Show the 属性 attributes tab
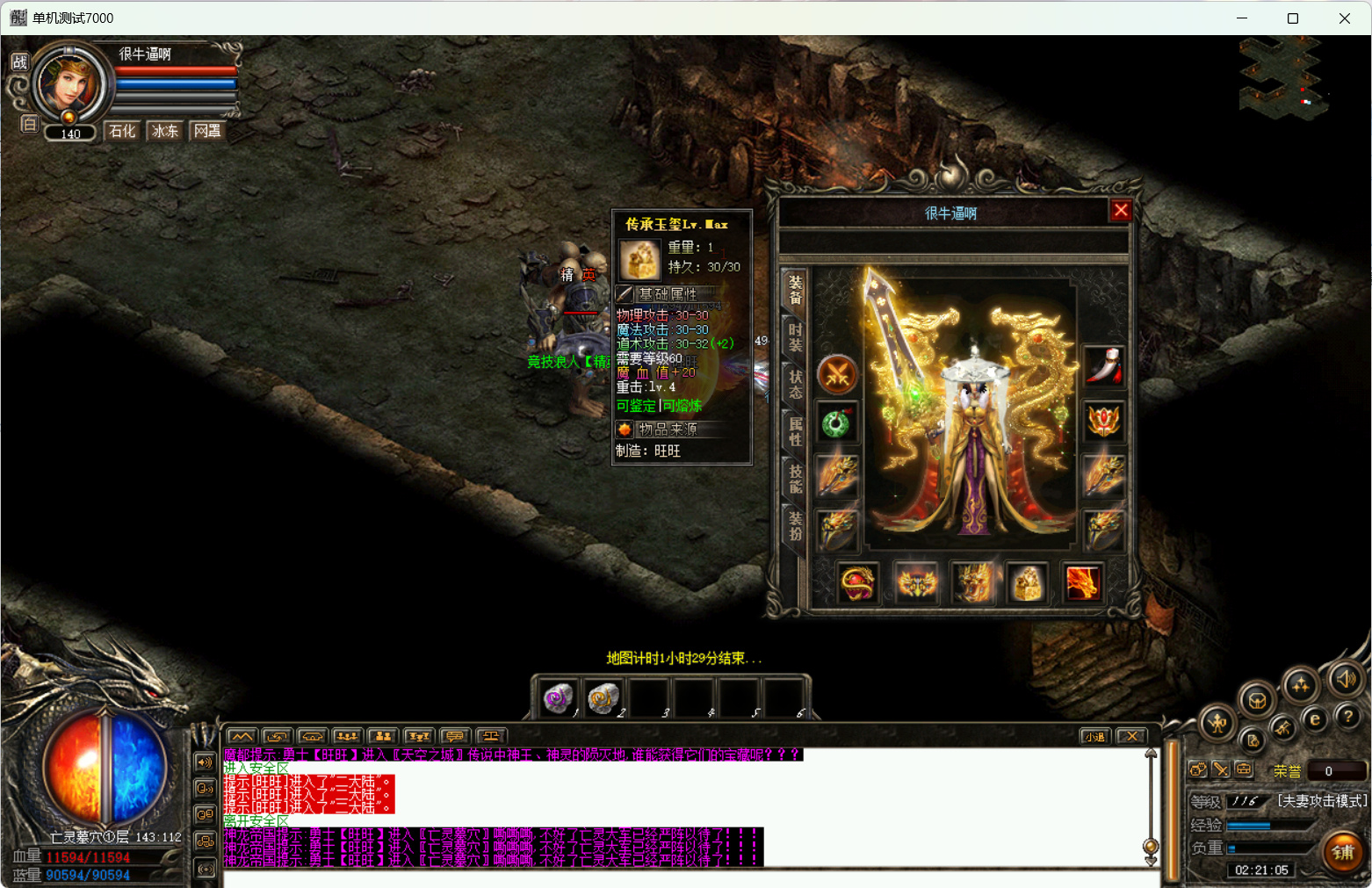1372x888 pixels. 795,431
